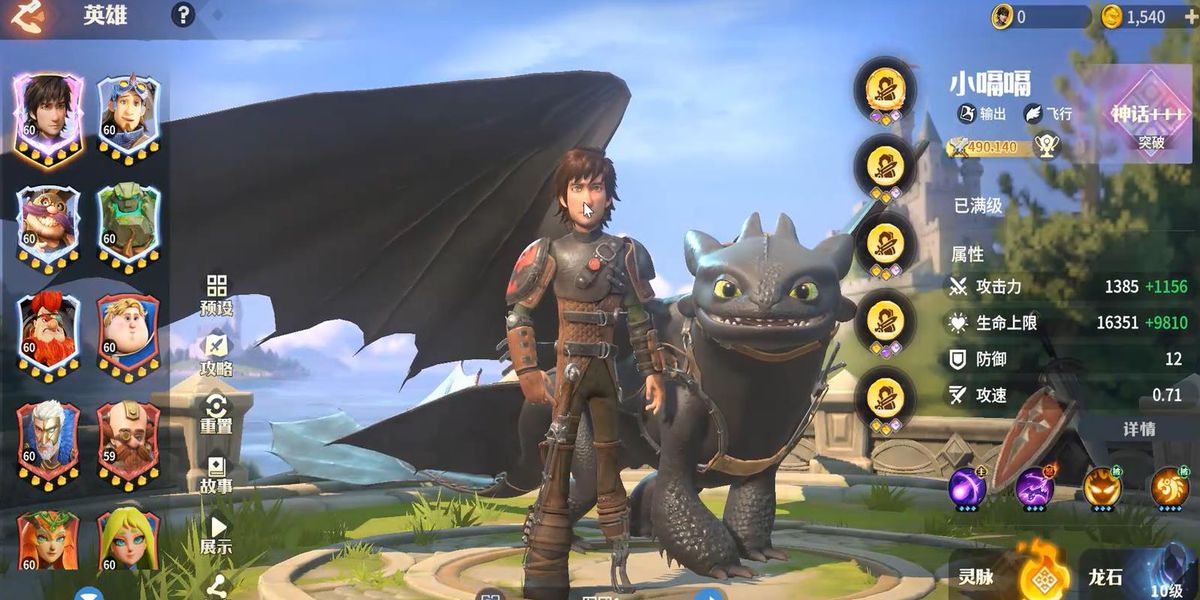Open the question mark help icon
Viewport: 1200px width, 600px height.
pyautogui.click(x=182, y=15)
